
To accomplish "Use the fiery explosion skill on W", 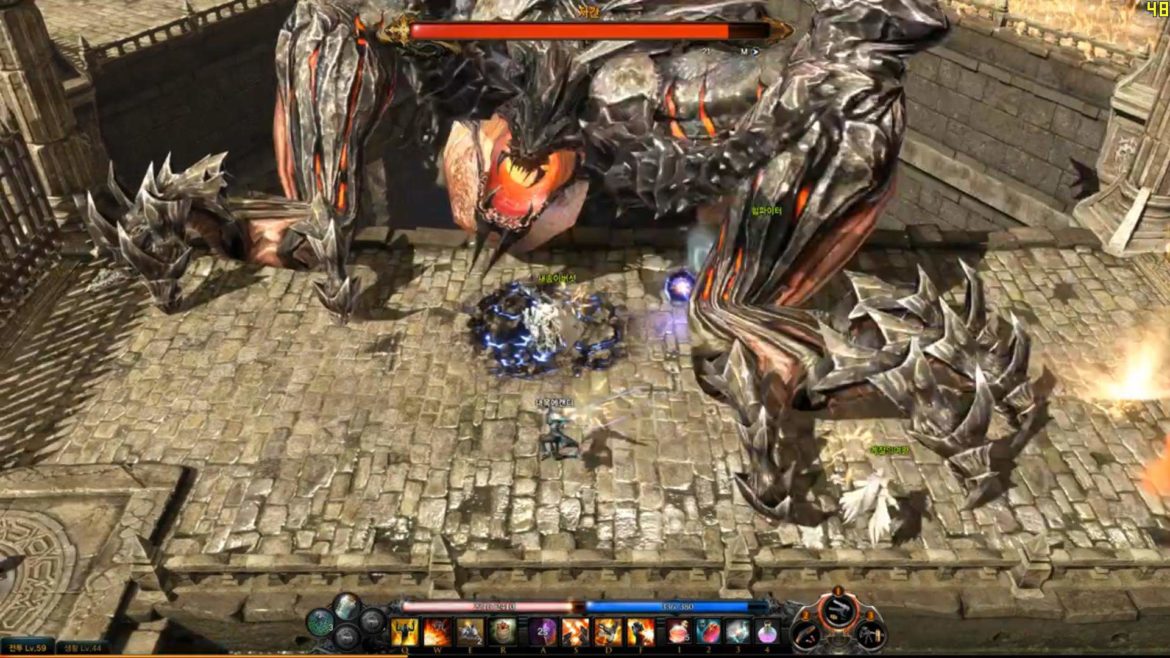I will point(437,632).
